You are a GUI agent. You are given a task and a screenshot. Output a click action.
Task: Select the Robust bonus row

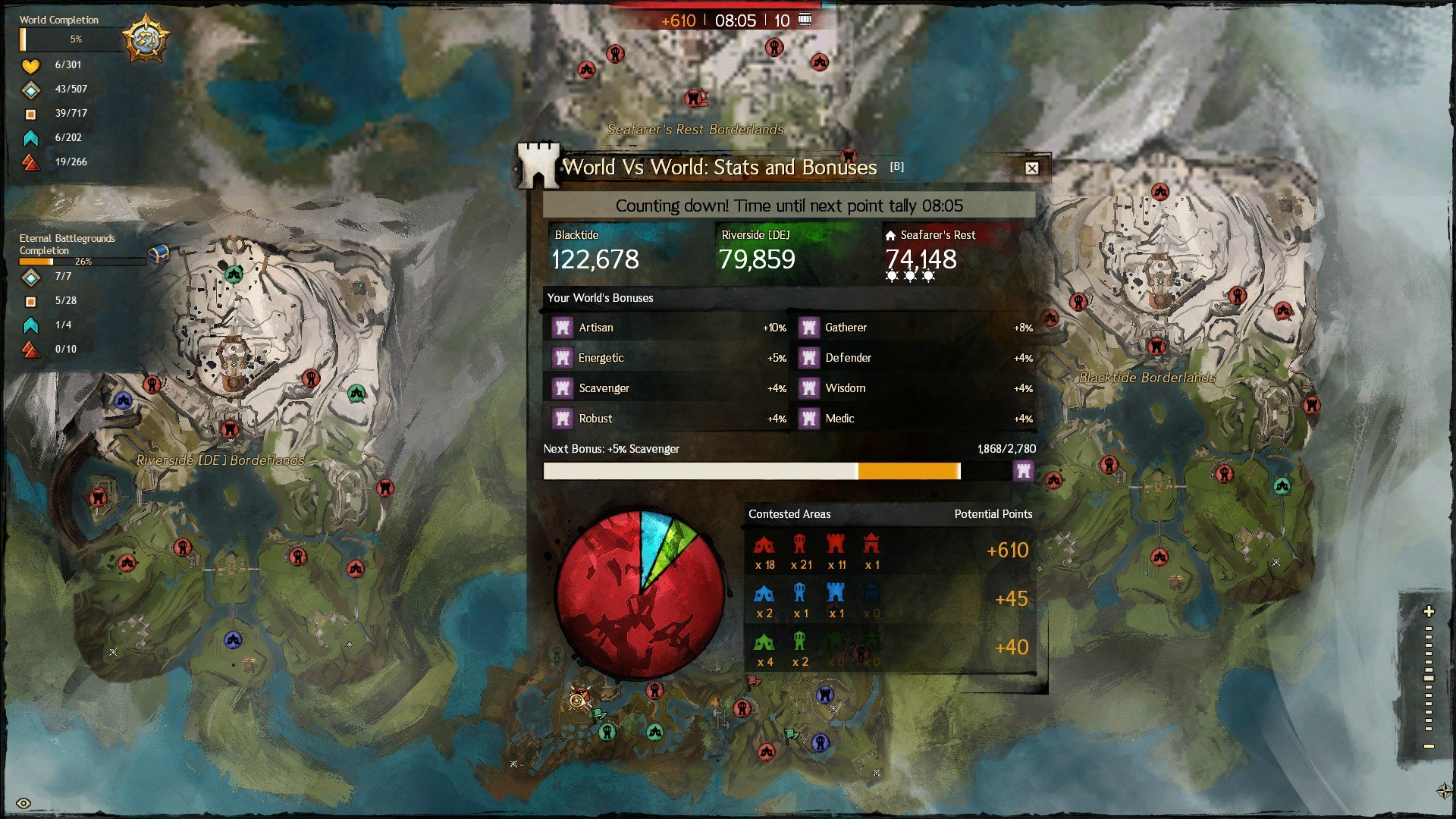(x=667, y=419)
